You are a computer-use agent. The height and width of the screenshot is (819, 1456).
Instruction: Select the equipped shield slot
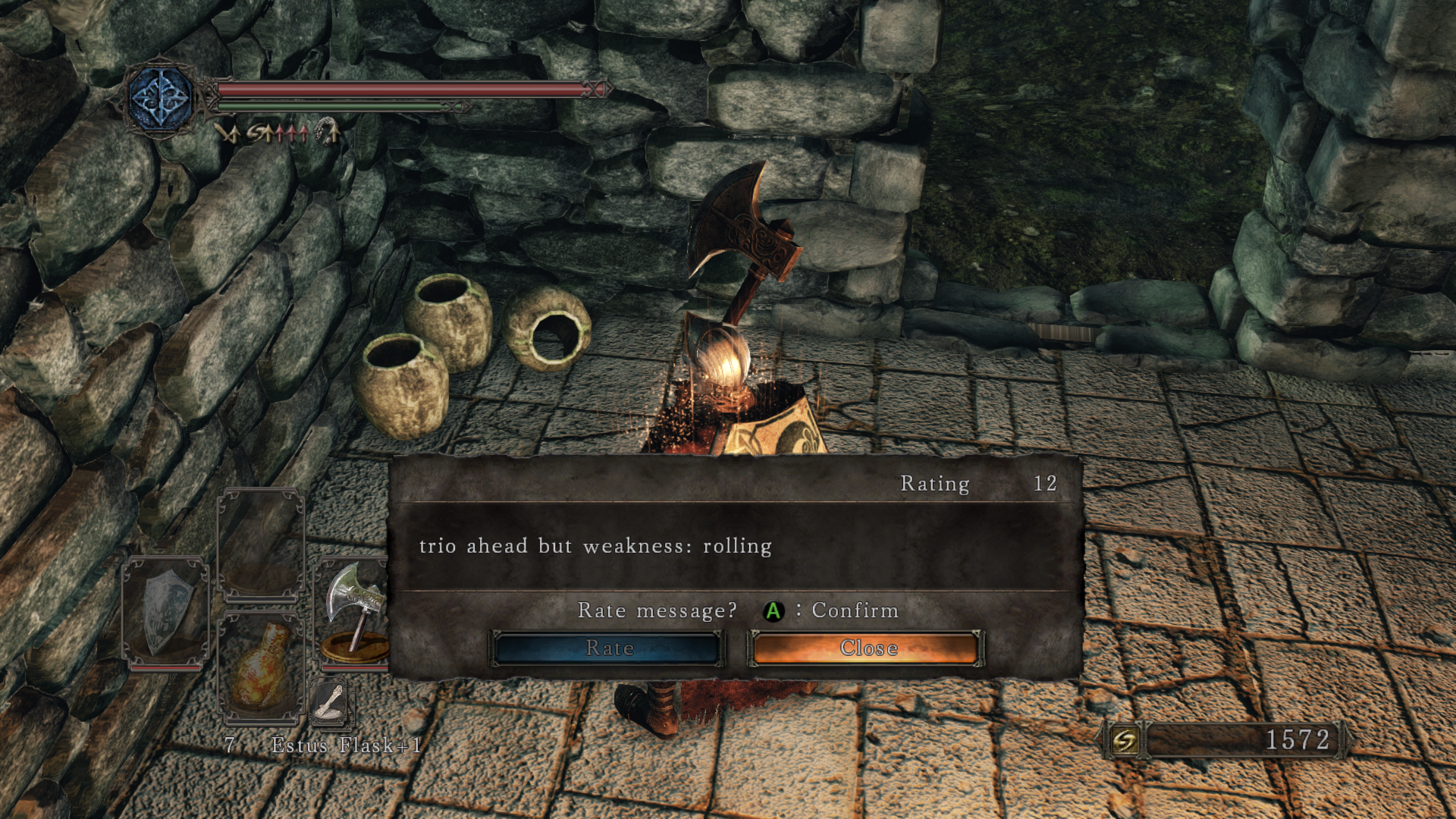166,611
